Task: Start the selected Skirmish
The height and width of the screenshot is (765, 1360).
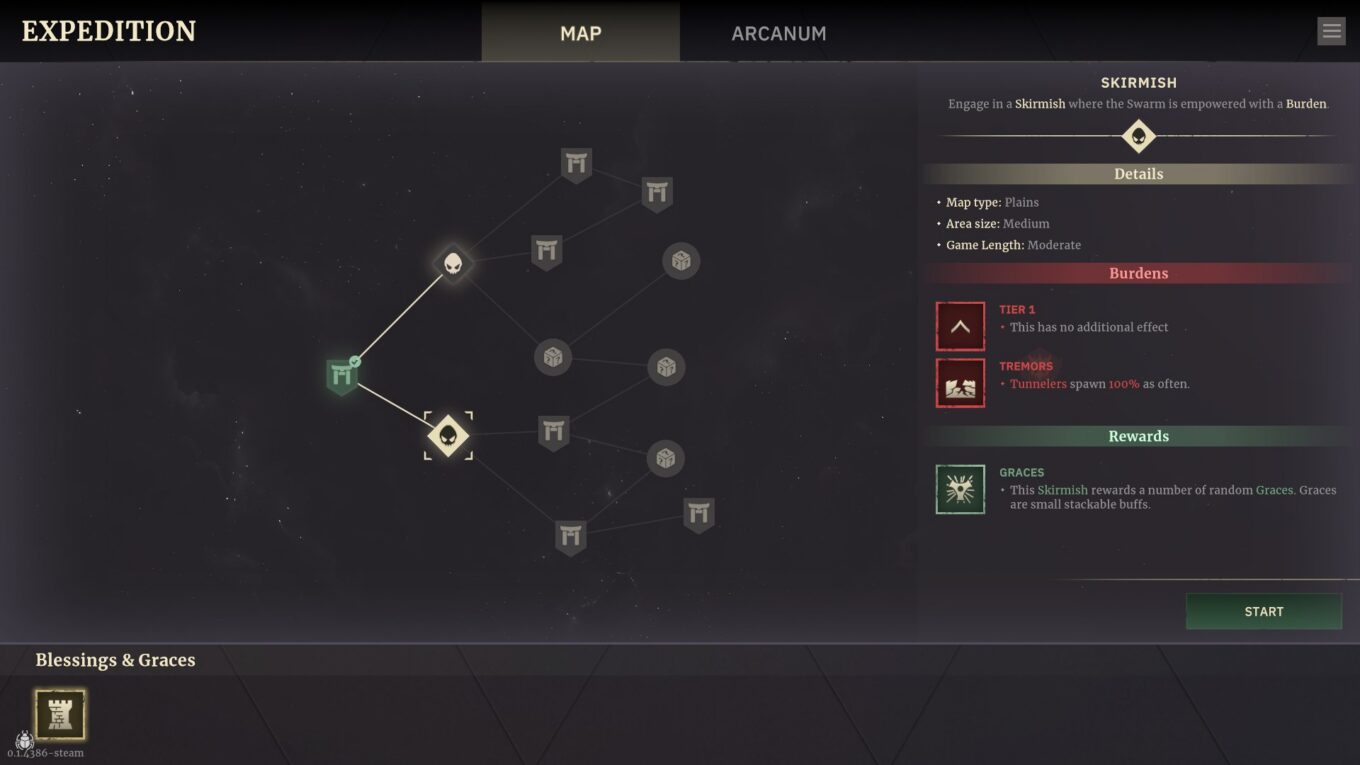Action: (x=1263, y=611)
